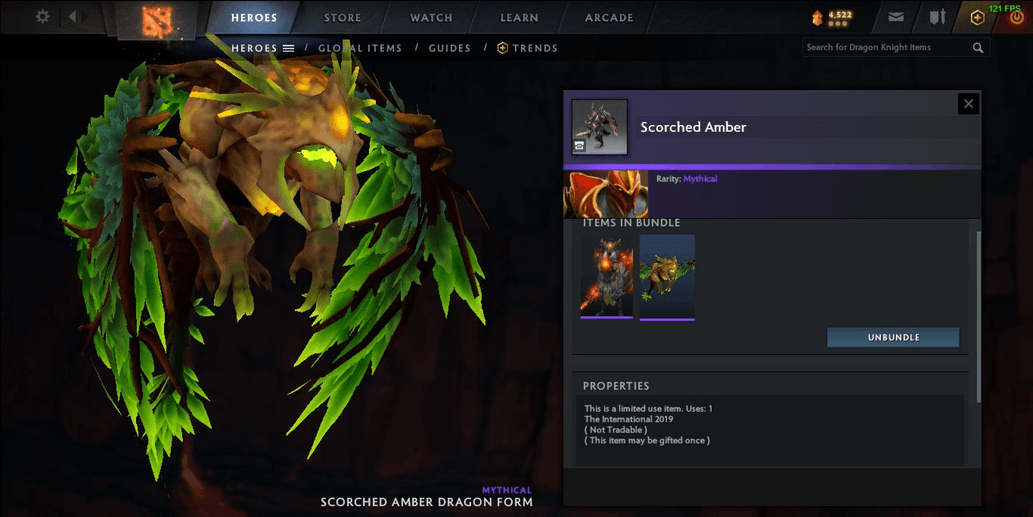Select the dragon form bundle item

point(667,276)
